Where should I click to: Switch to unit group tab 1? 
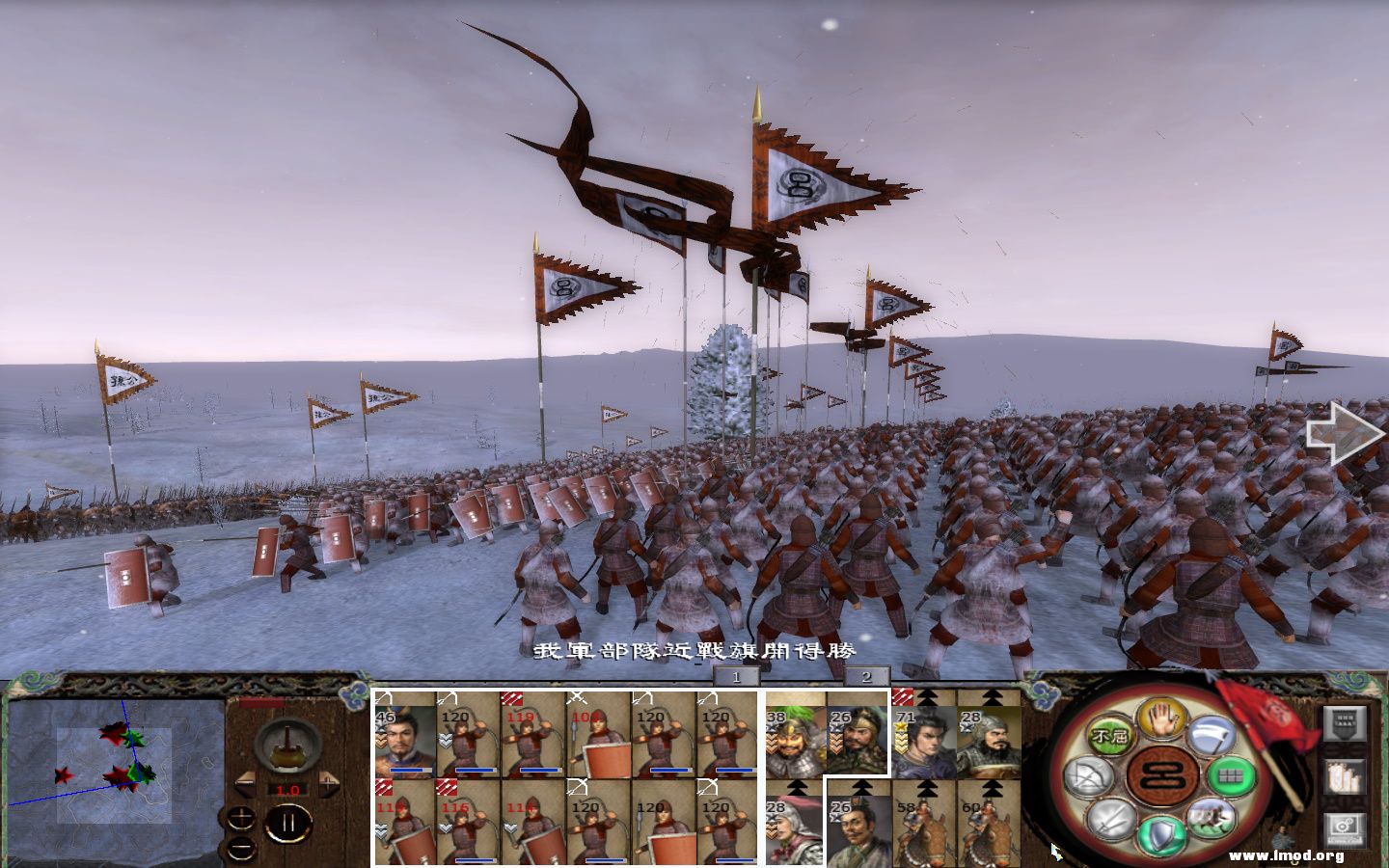pos(735,677)
